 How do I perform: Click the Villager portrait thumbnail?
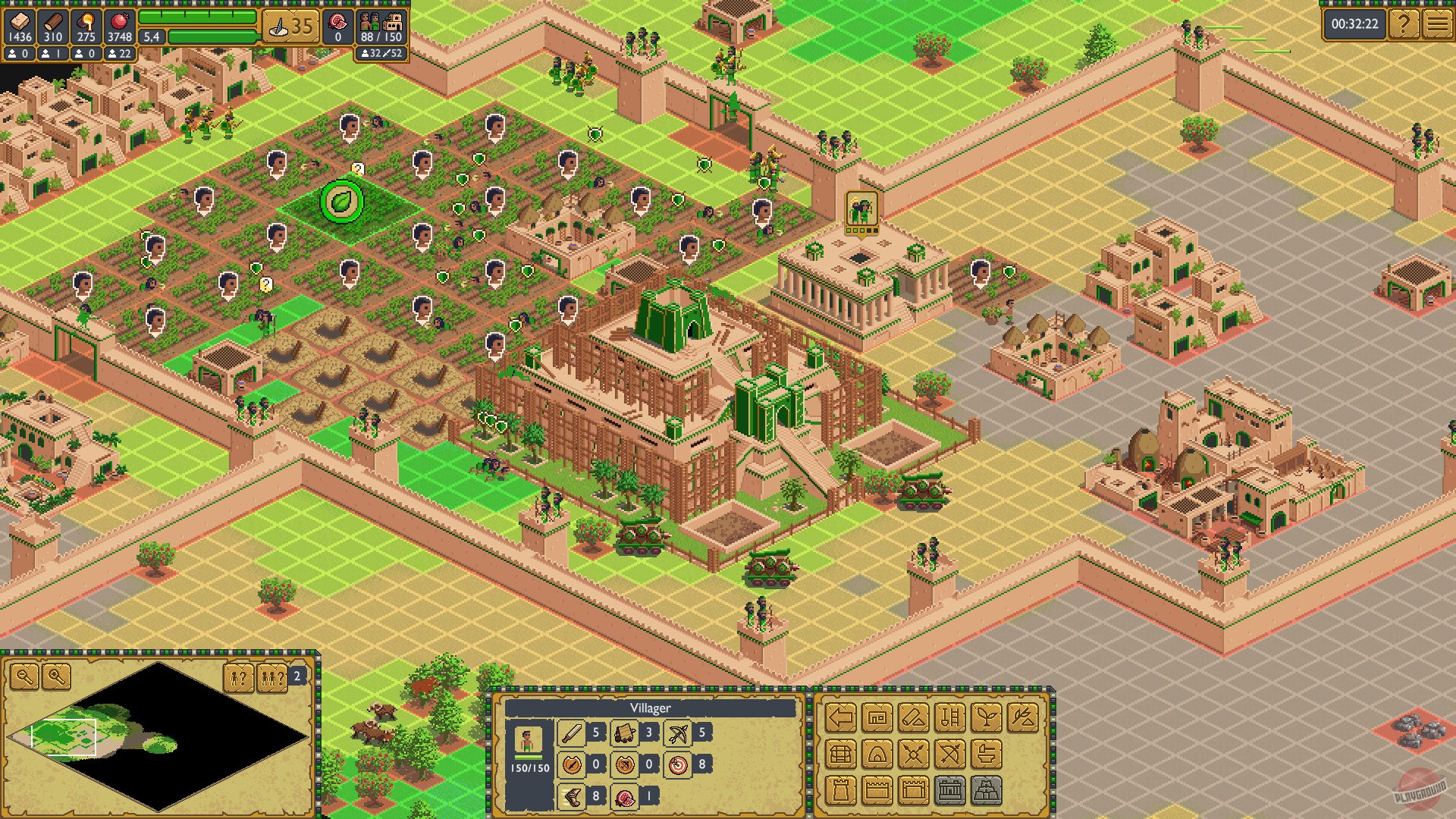point(529,741)
